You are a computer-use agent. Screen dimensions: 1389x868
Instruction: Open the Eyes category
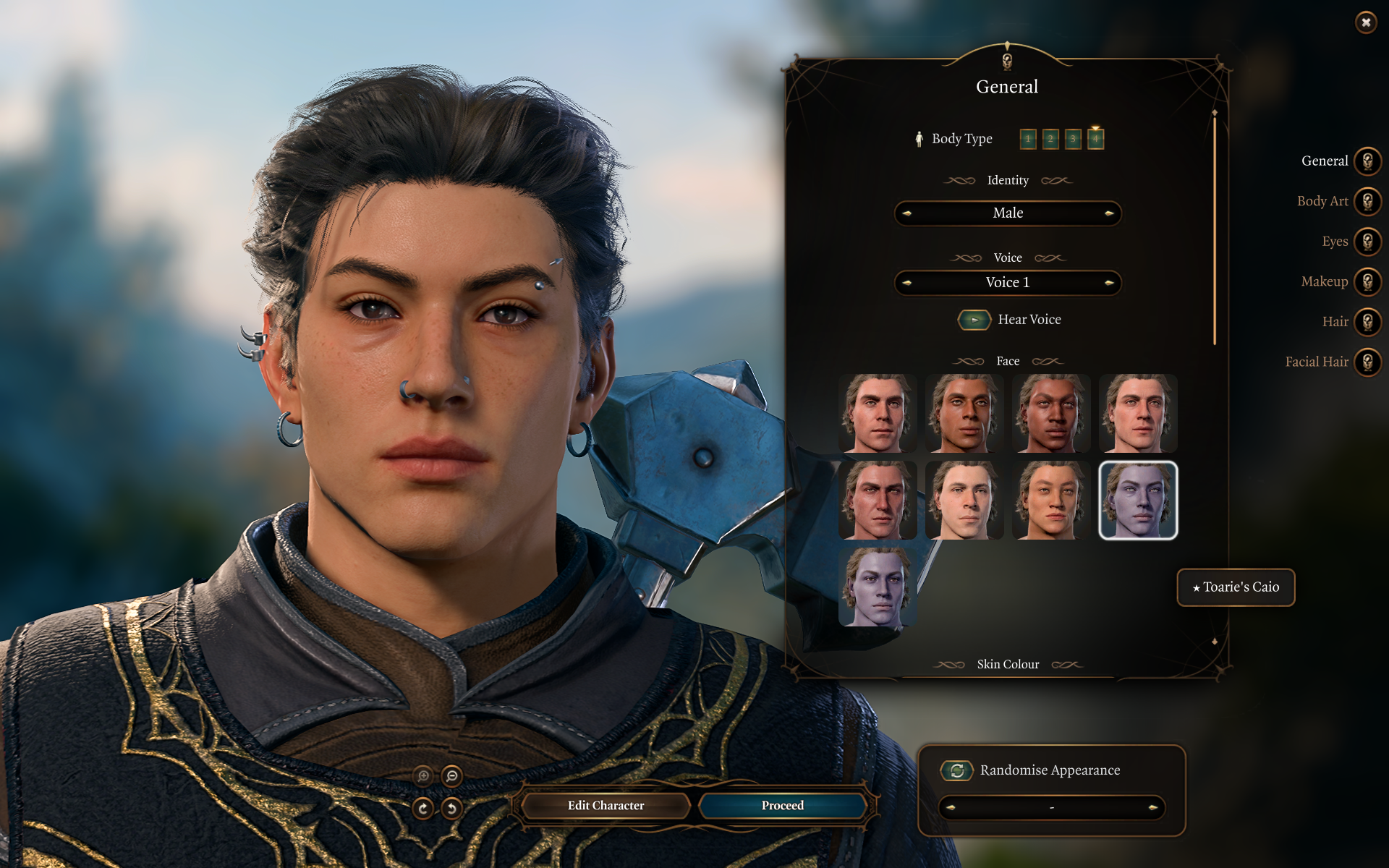click(x=1367, y=242)
